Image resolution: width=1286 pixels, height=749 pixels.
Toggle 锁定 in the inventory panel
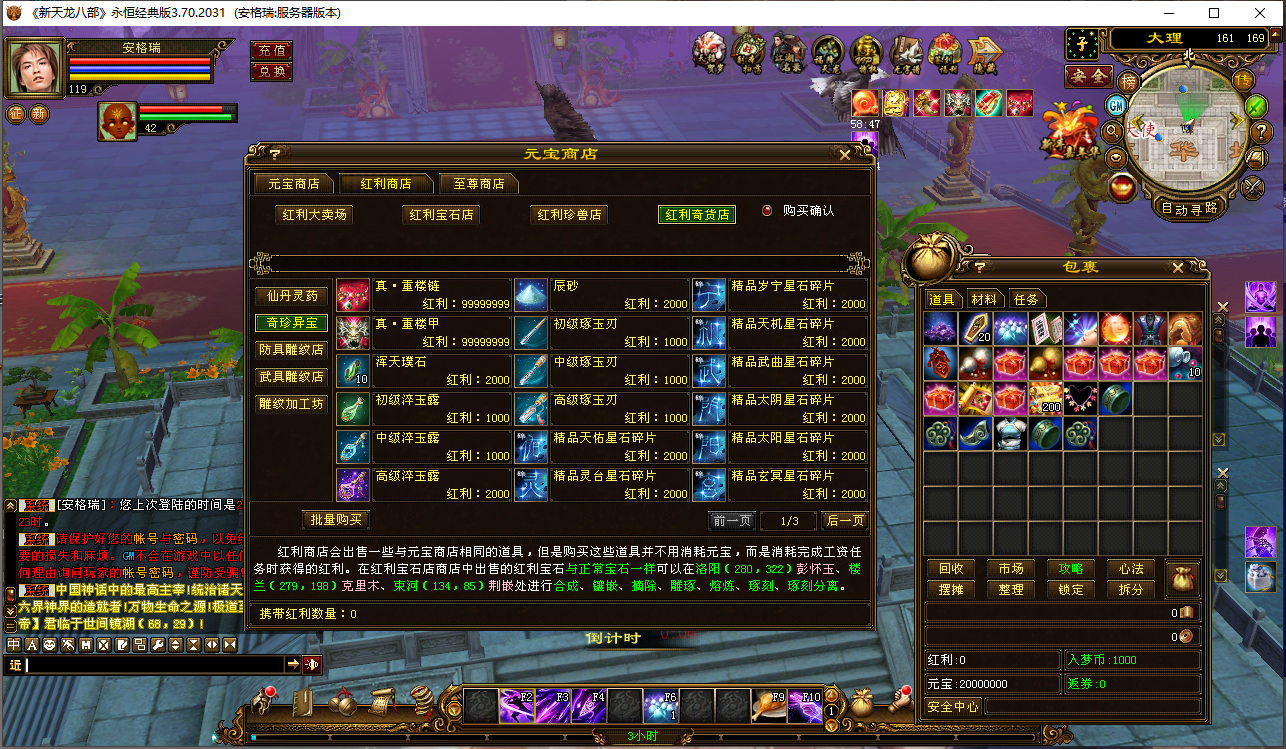1069,589
